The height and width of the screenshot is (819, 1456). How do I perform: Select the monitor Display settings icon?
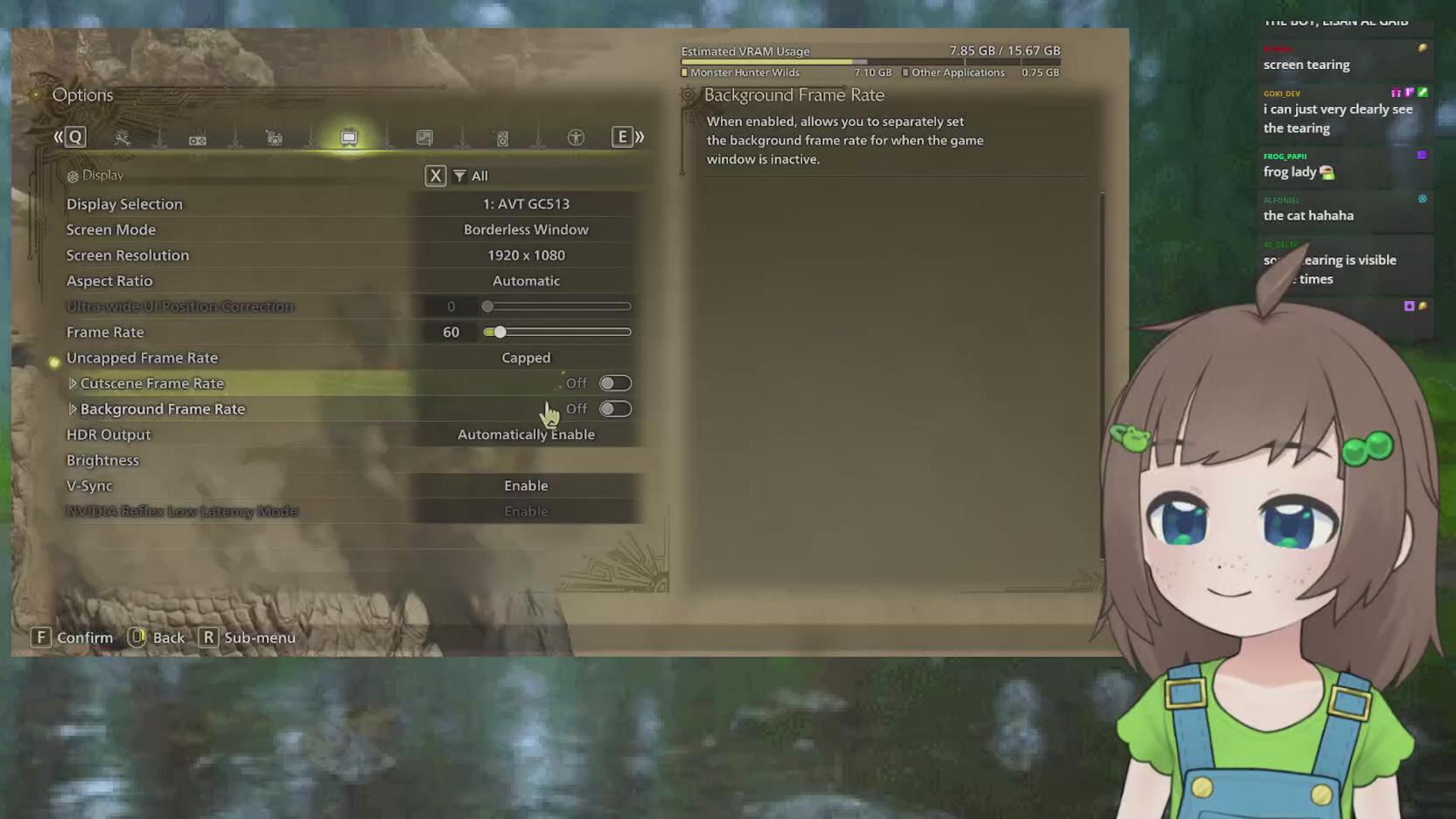pyautogui.click(x=349, y=138)
